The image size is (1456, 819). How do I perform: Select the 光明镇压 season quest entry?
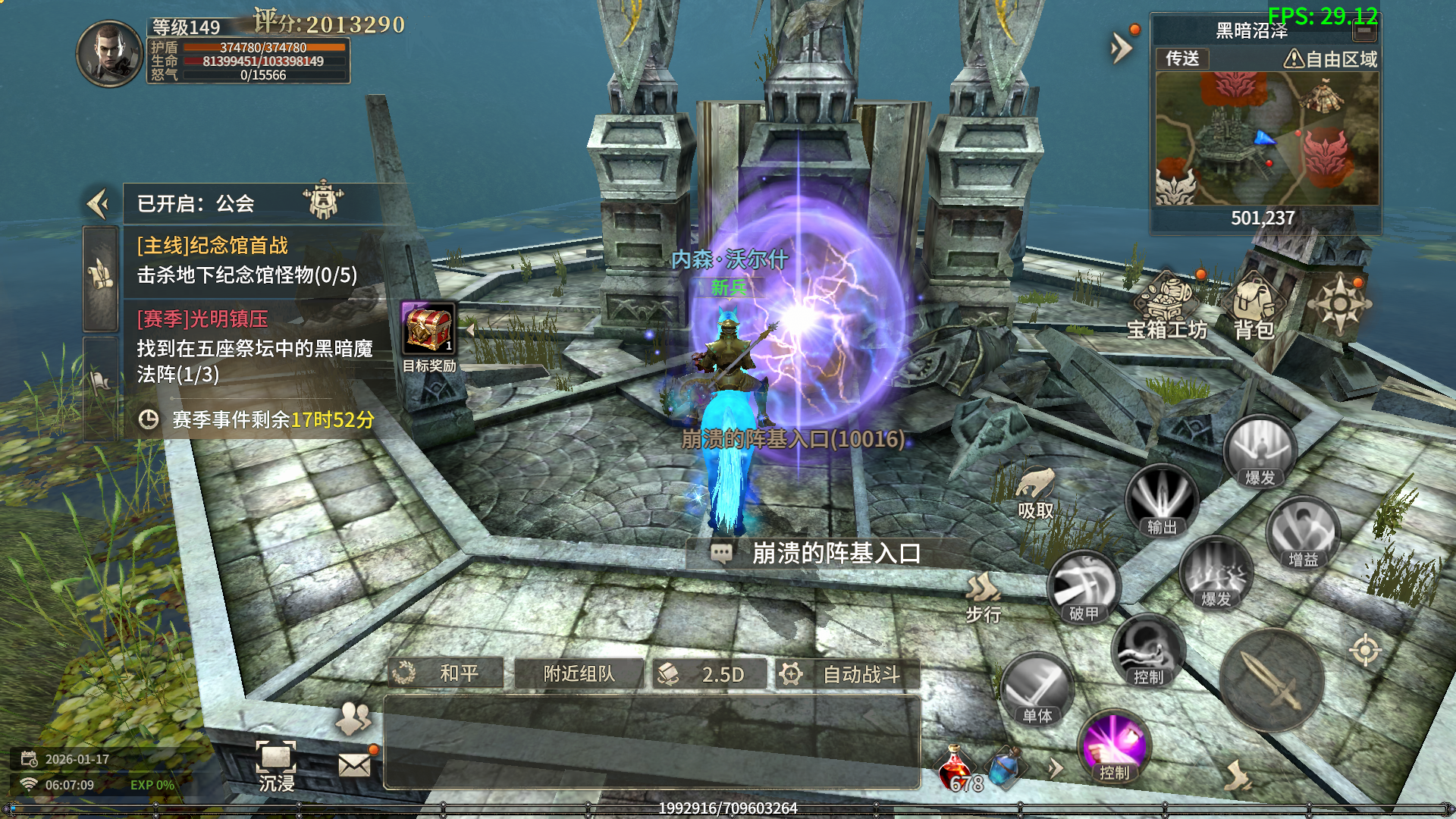(x=254, y=347)
